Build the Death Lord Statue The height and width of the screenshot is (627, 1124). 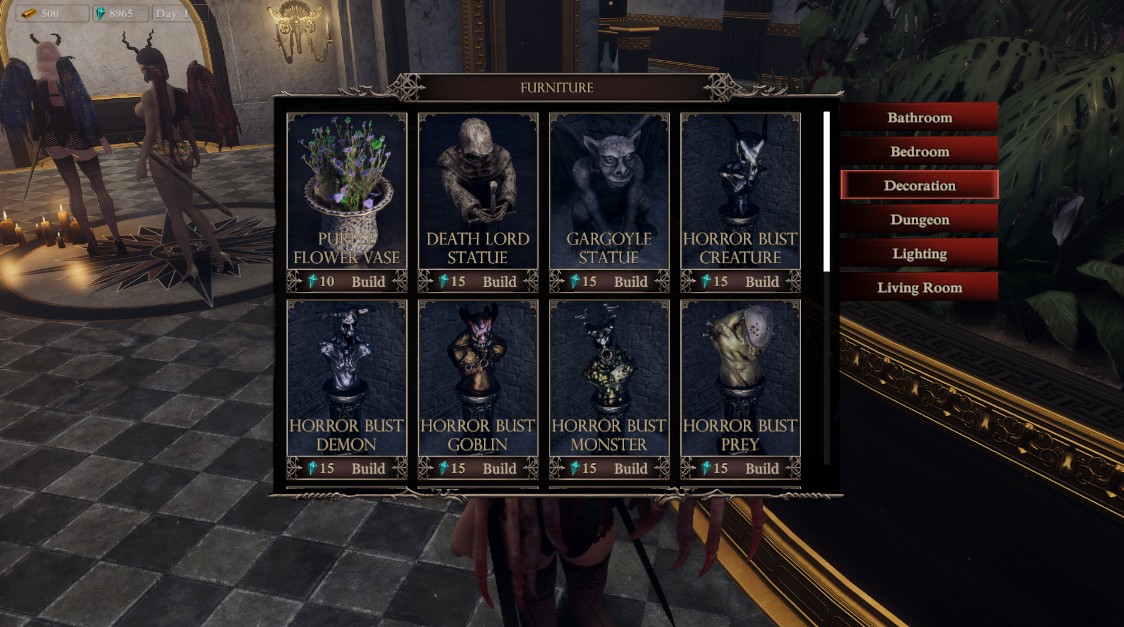pos(499,282)
